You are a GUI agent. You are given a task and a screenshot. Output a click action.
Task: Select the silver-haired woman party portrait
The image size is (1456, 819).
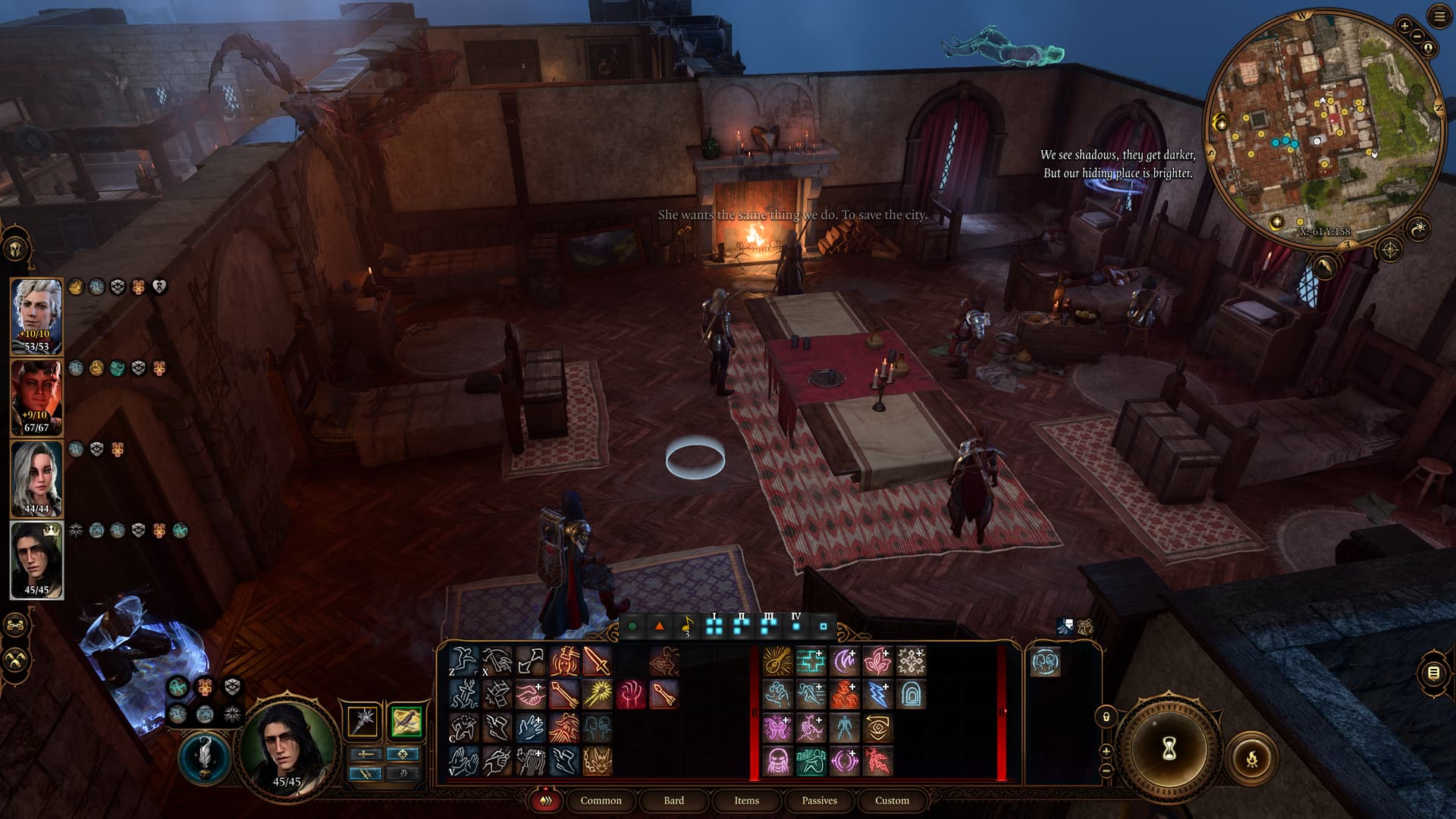(36, 479)
